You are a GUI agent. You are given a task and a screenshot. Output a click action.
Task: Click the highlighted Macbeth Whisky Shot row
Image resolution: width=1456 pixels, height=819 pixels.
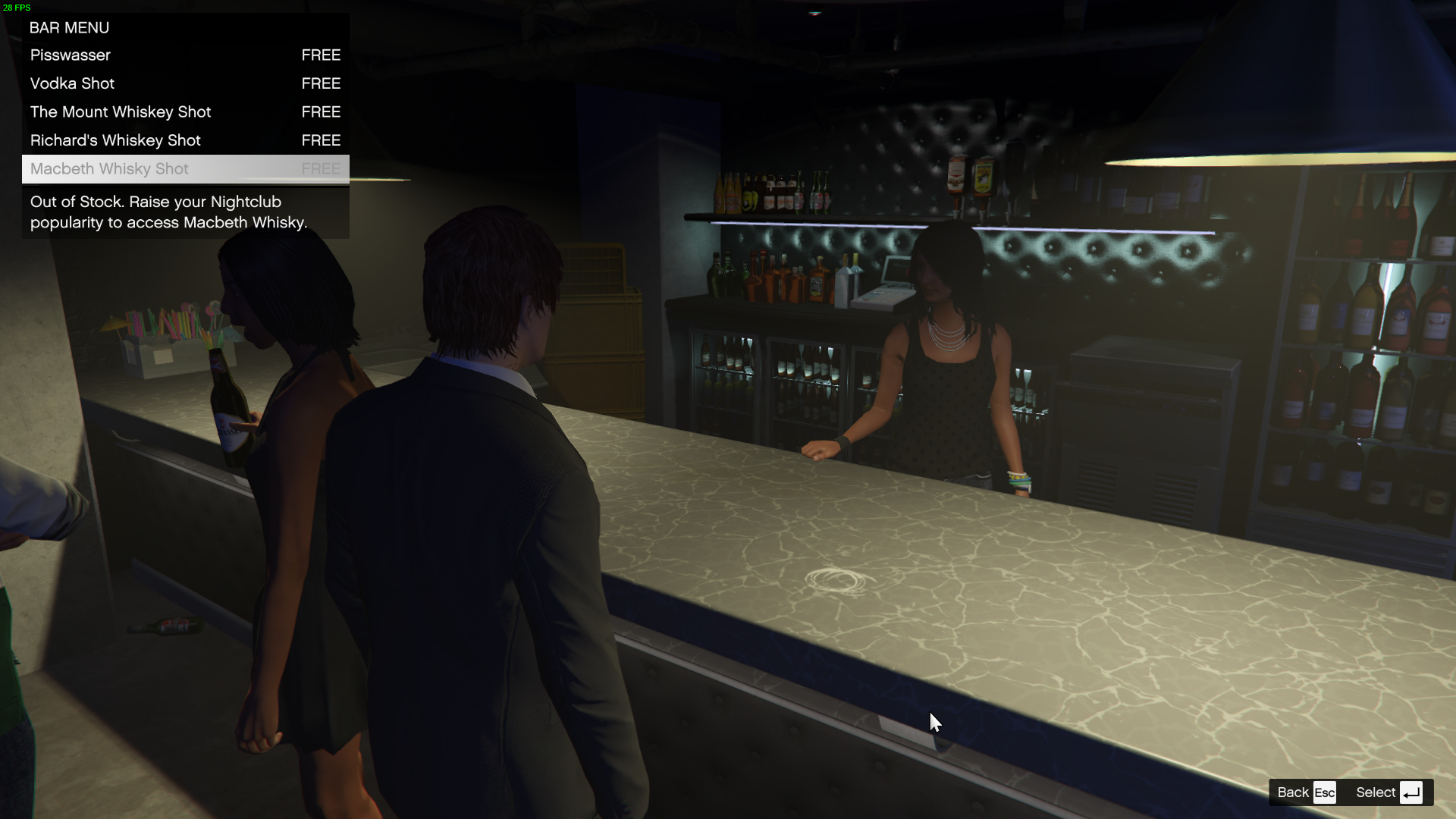(x=185, y=169)
